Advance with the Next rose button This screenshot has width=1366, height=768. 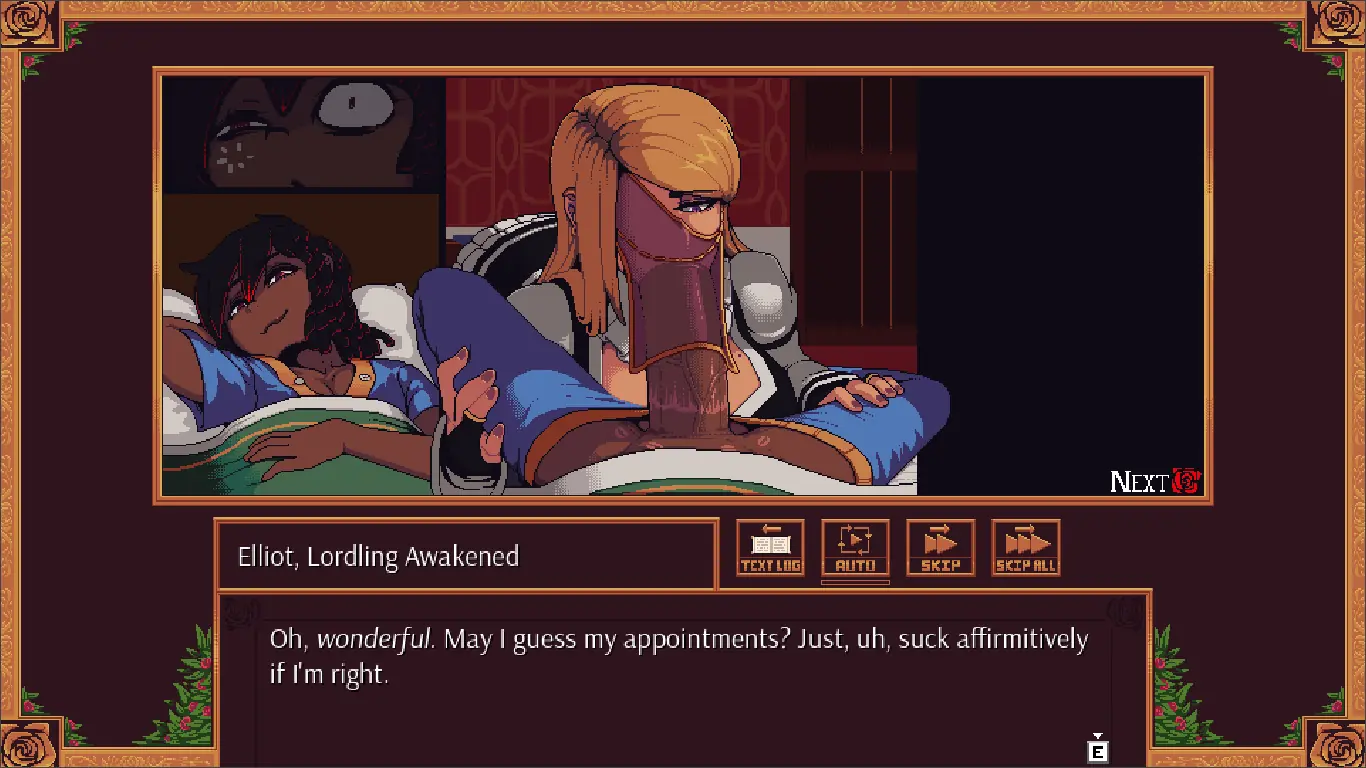(1156, 482)
